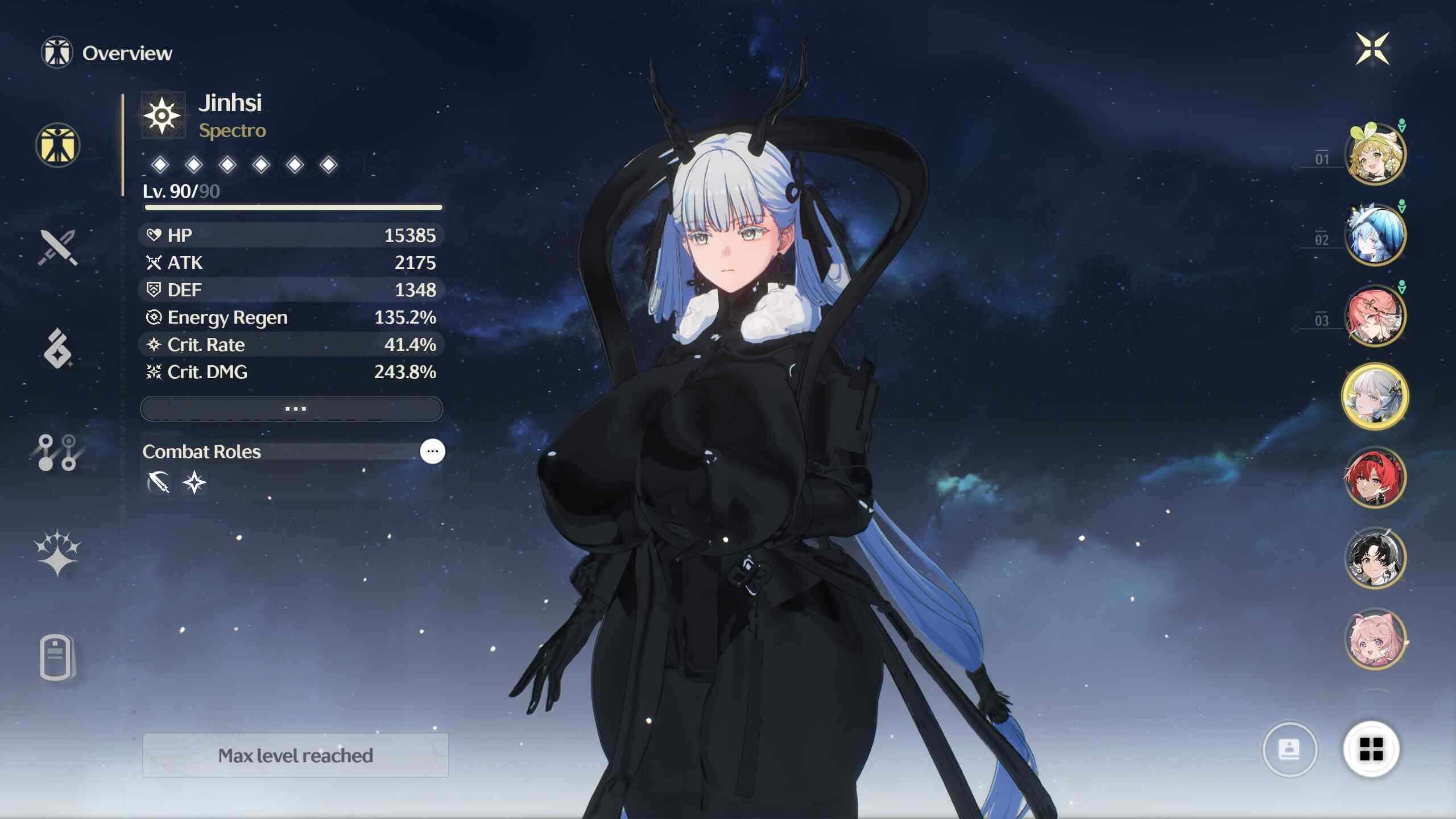The width and height of the screenshot is (1456, 819).
Task: Choose the black-haired character portrait
Action: point(1375,559)
